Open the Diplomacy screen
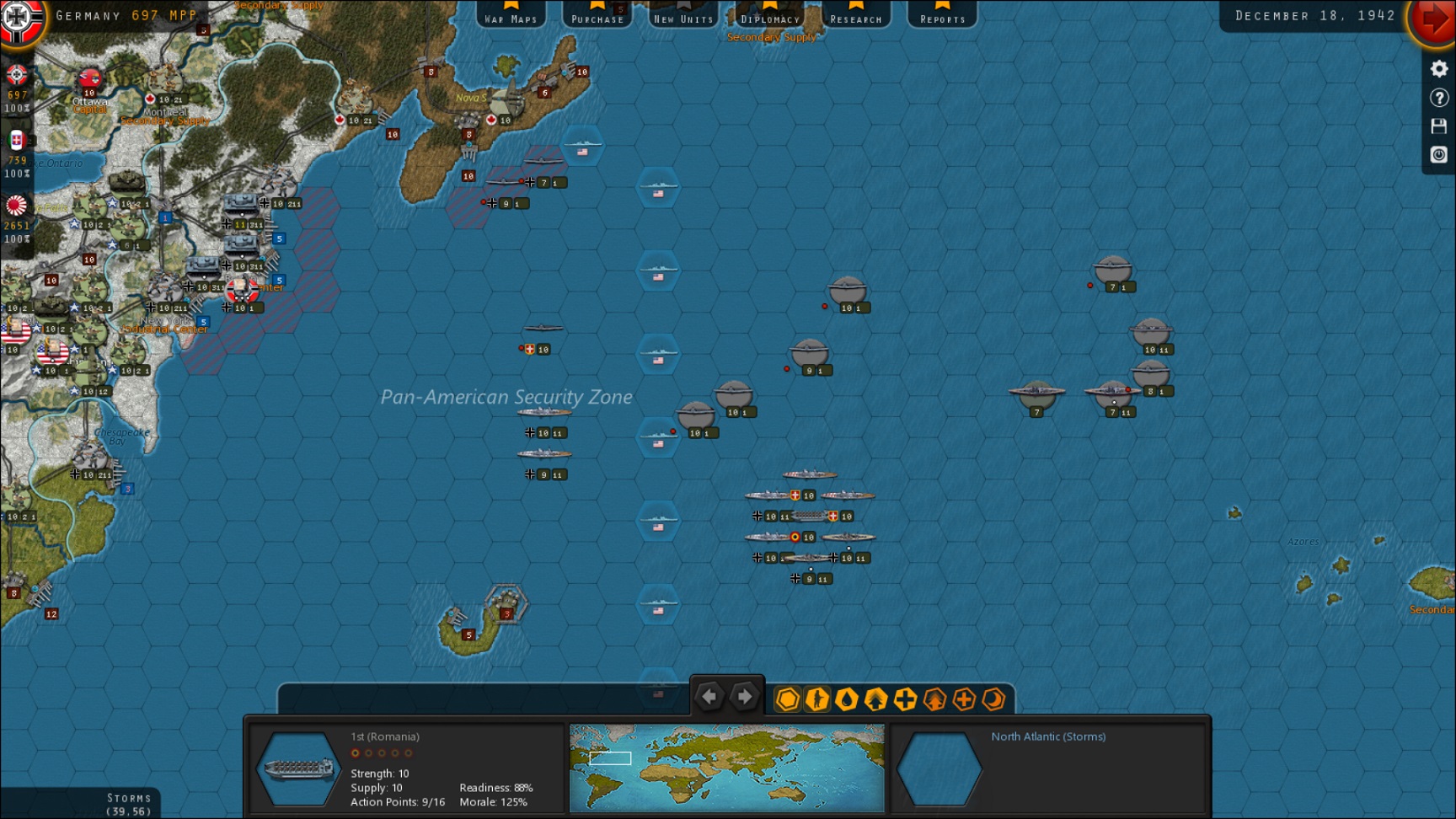 [770, 14]
